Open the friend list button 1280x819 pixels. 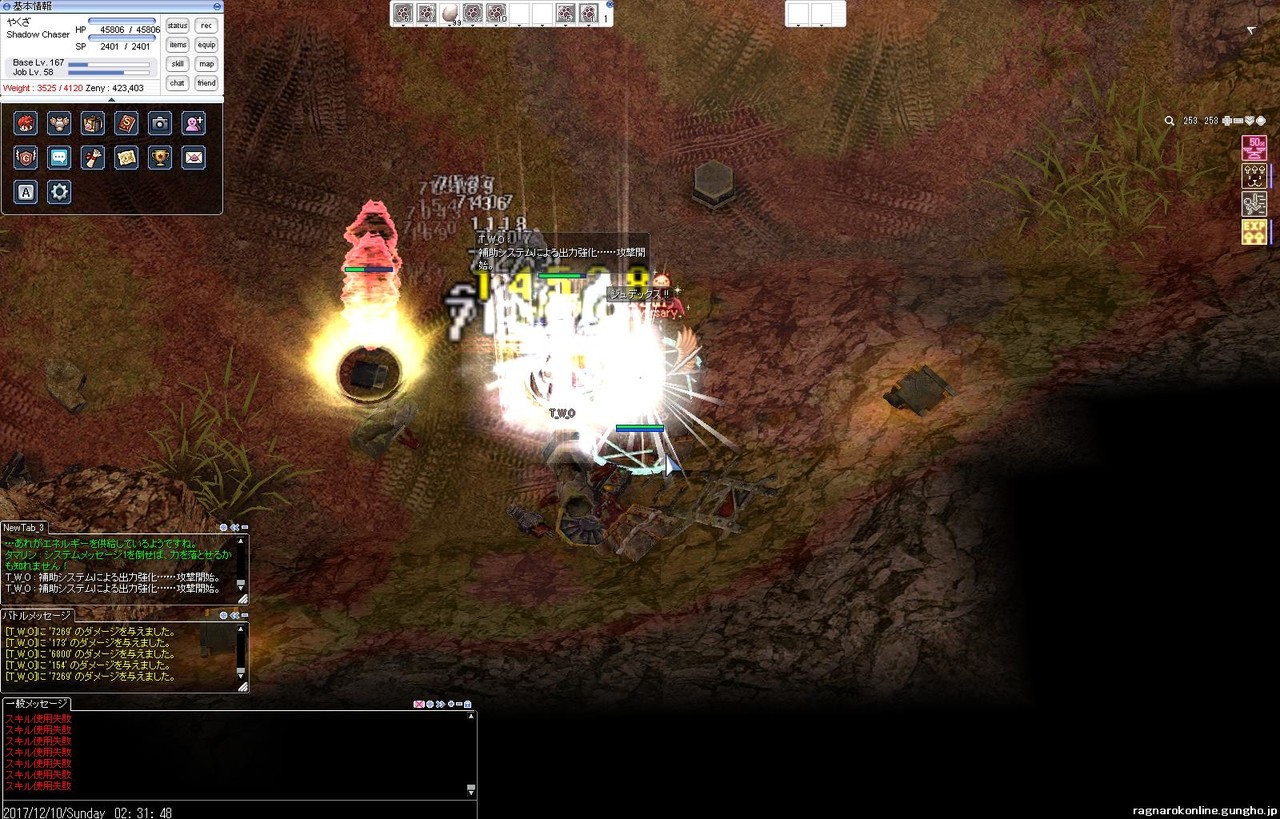point(207,83)
